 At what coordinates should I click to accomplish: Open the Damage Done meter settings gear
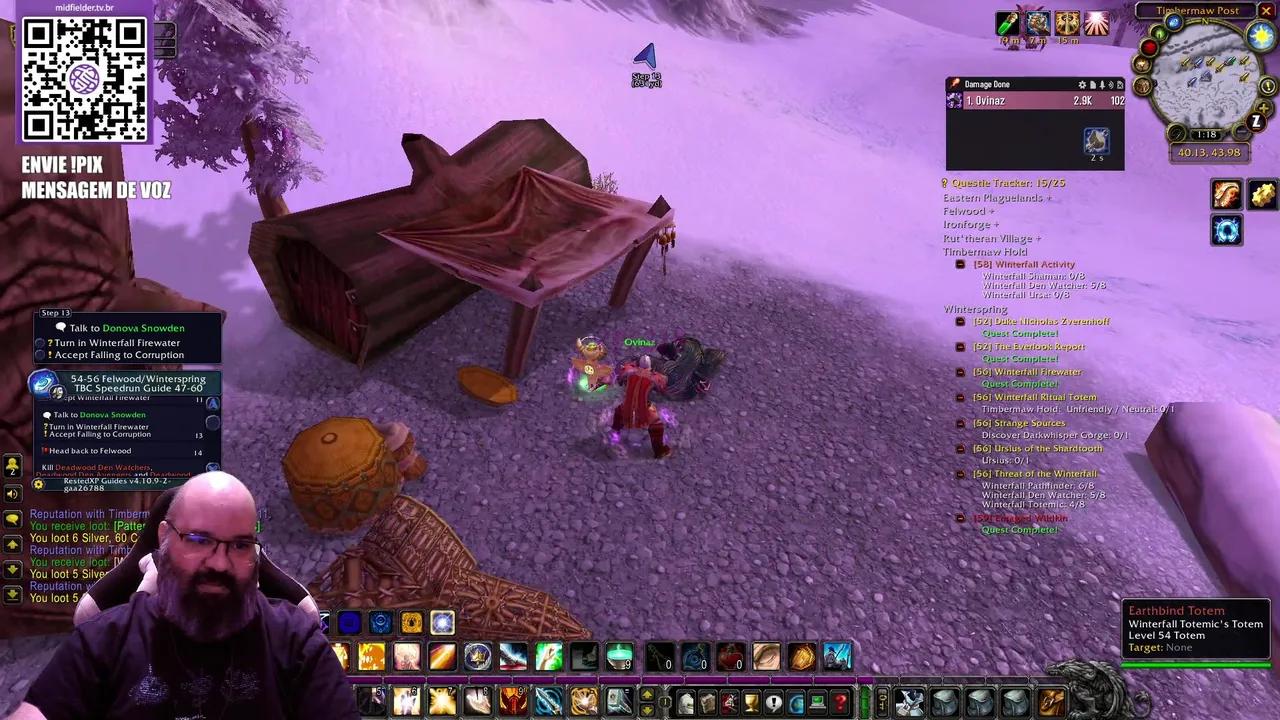pyautogui.click(x=1081, y=85)
